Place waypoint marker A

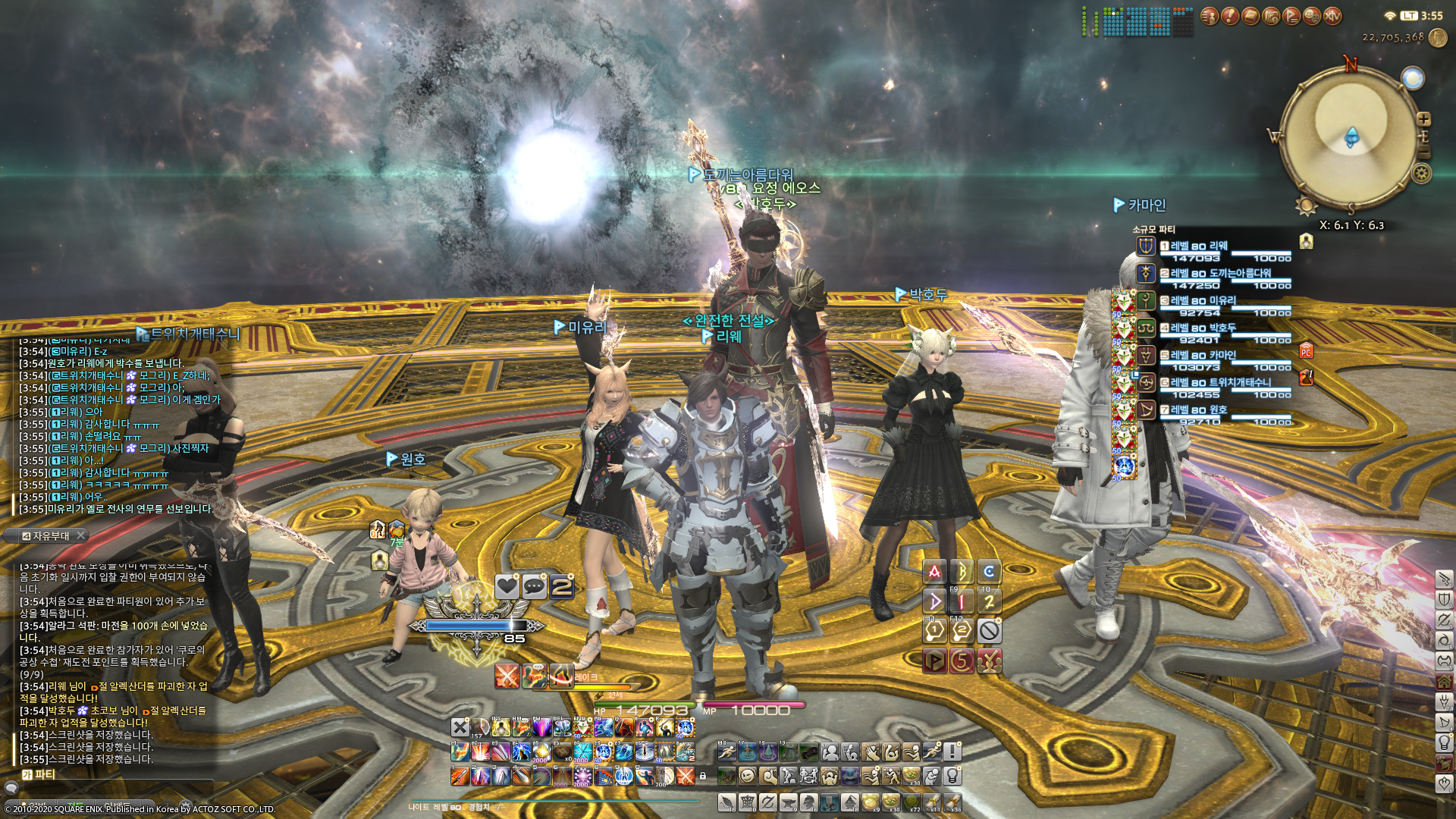tap(934, 572)
